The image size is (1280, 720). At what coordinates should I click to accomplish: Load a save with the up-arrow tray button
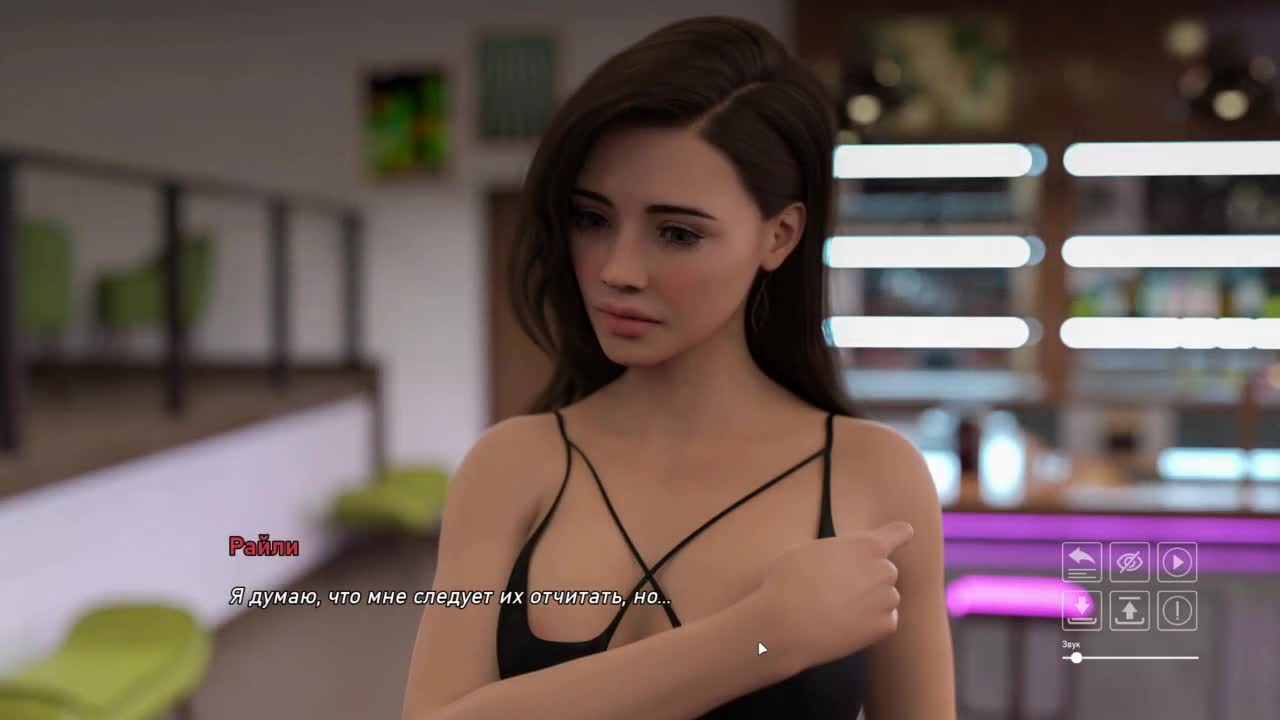point(1129,610)
